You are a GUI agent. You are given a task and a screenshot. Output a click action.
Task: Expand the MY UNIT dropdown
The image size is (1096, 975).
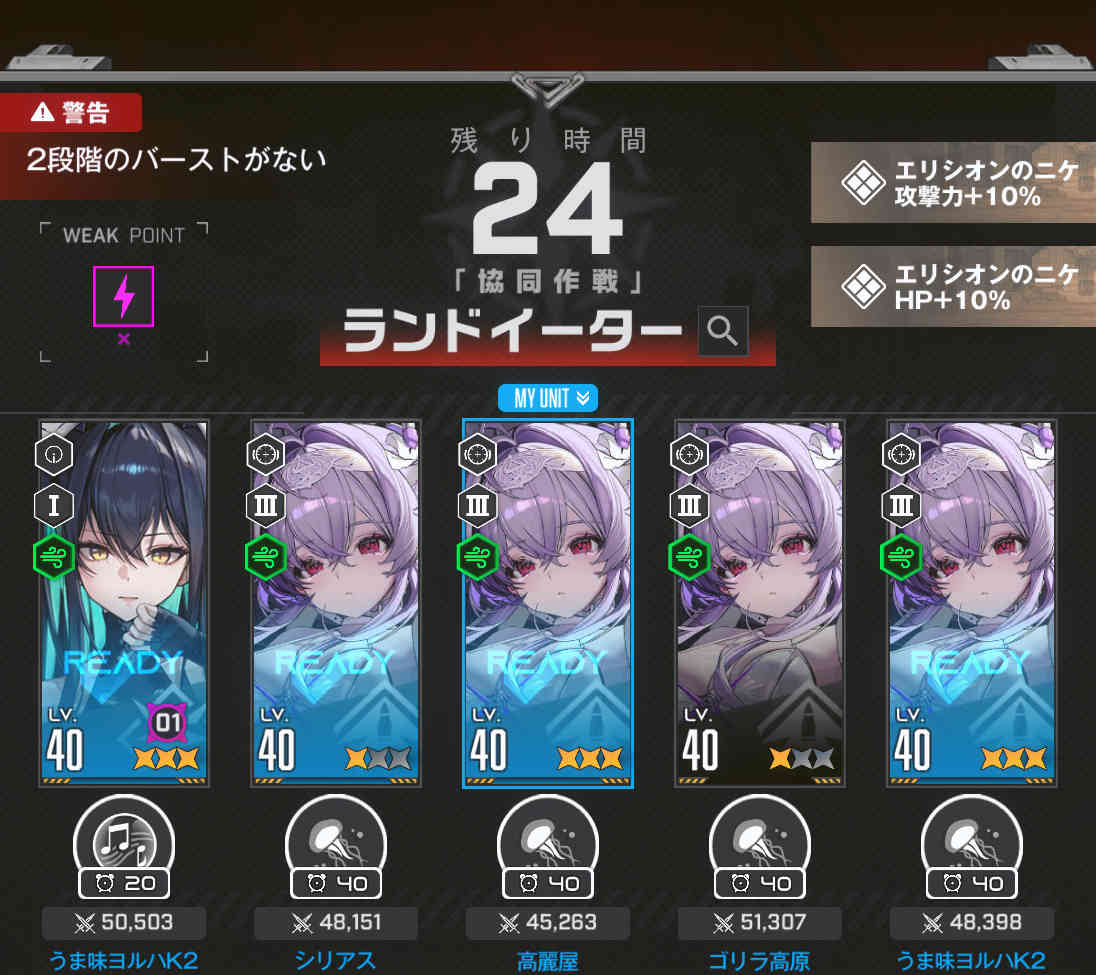pos(547,398)
